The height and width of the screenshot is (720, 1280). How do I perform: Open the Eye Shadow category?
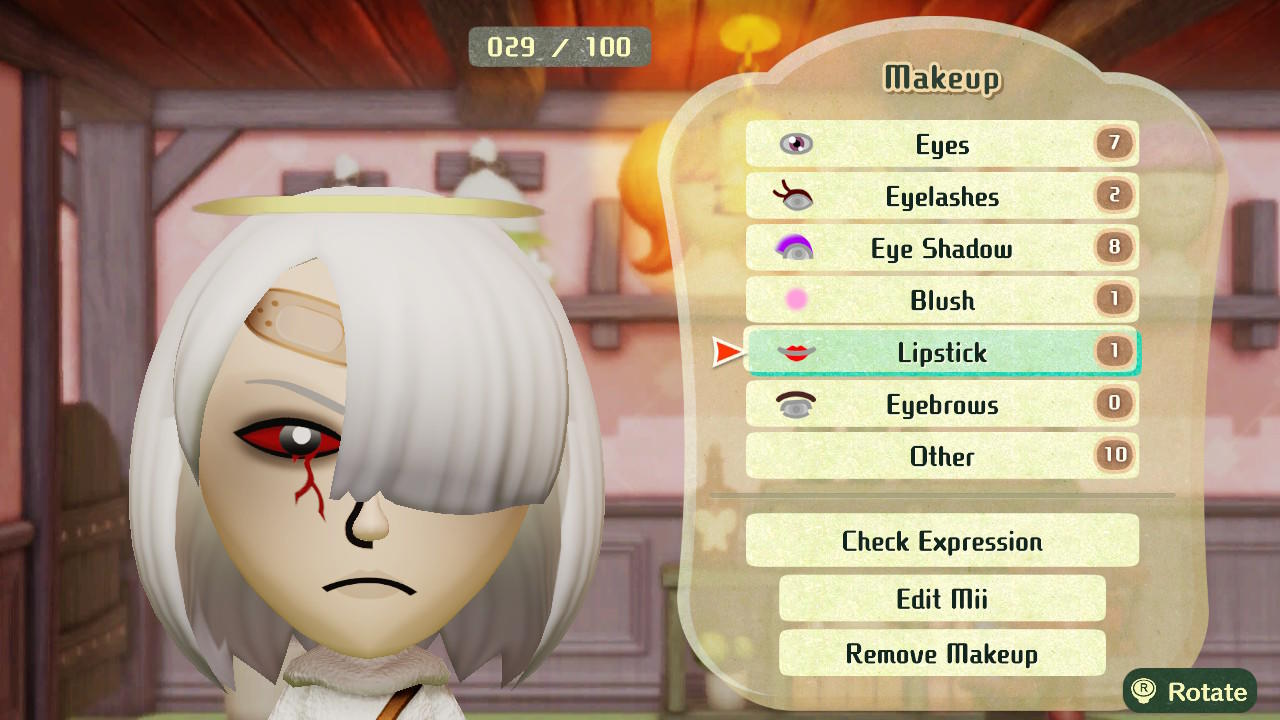(x=940, y=248)
